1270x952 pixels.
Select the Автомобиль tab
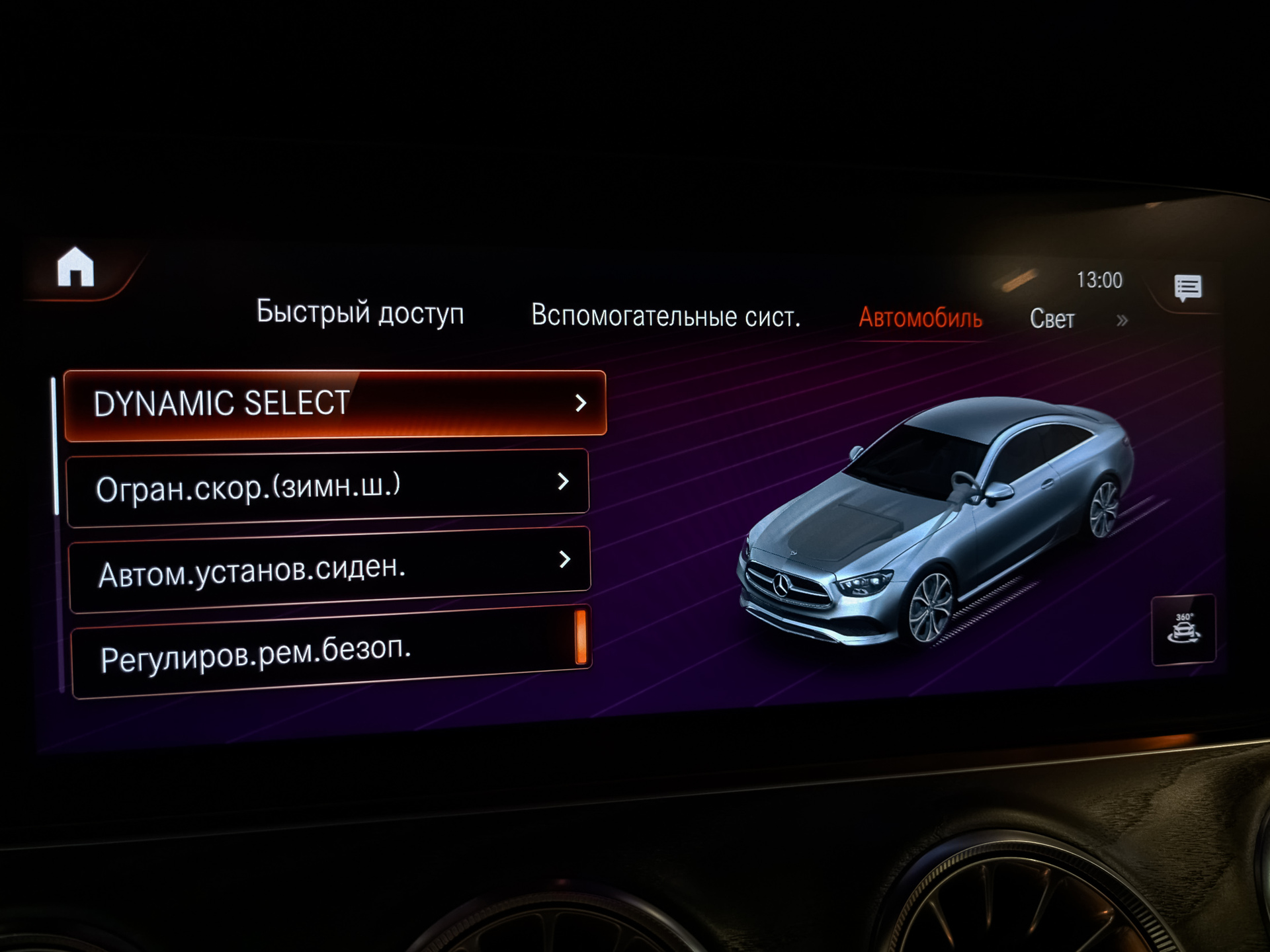point(920,319)
